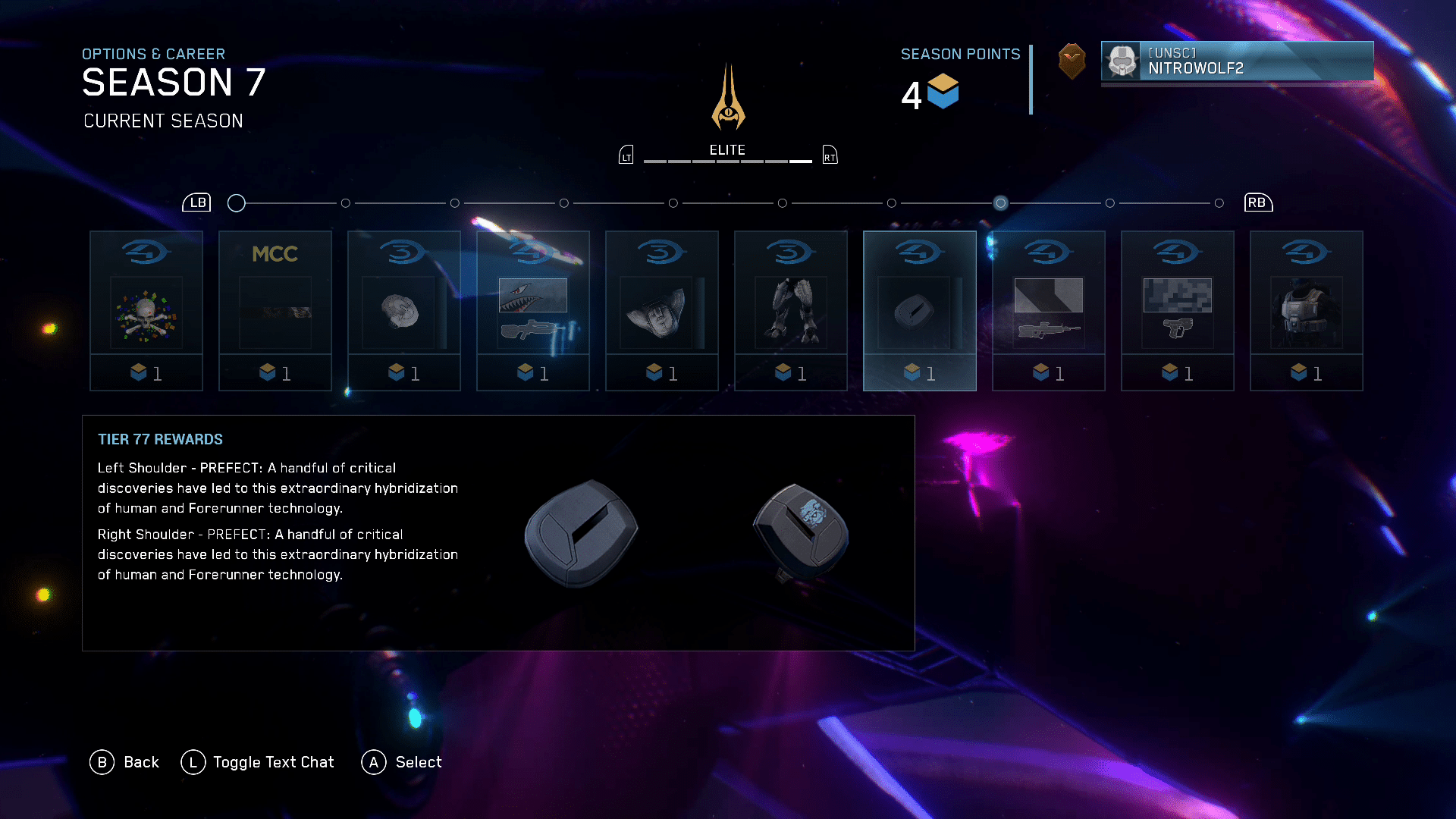Jump to the first large tier page marker
1456x819 pixels.
pyautogui.click(x=237, y=203)
